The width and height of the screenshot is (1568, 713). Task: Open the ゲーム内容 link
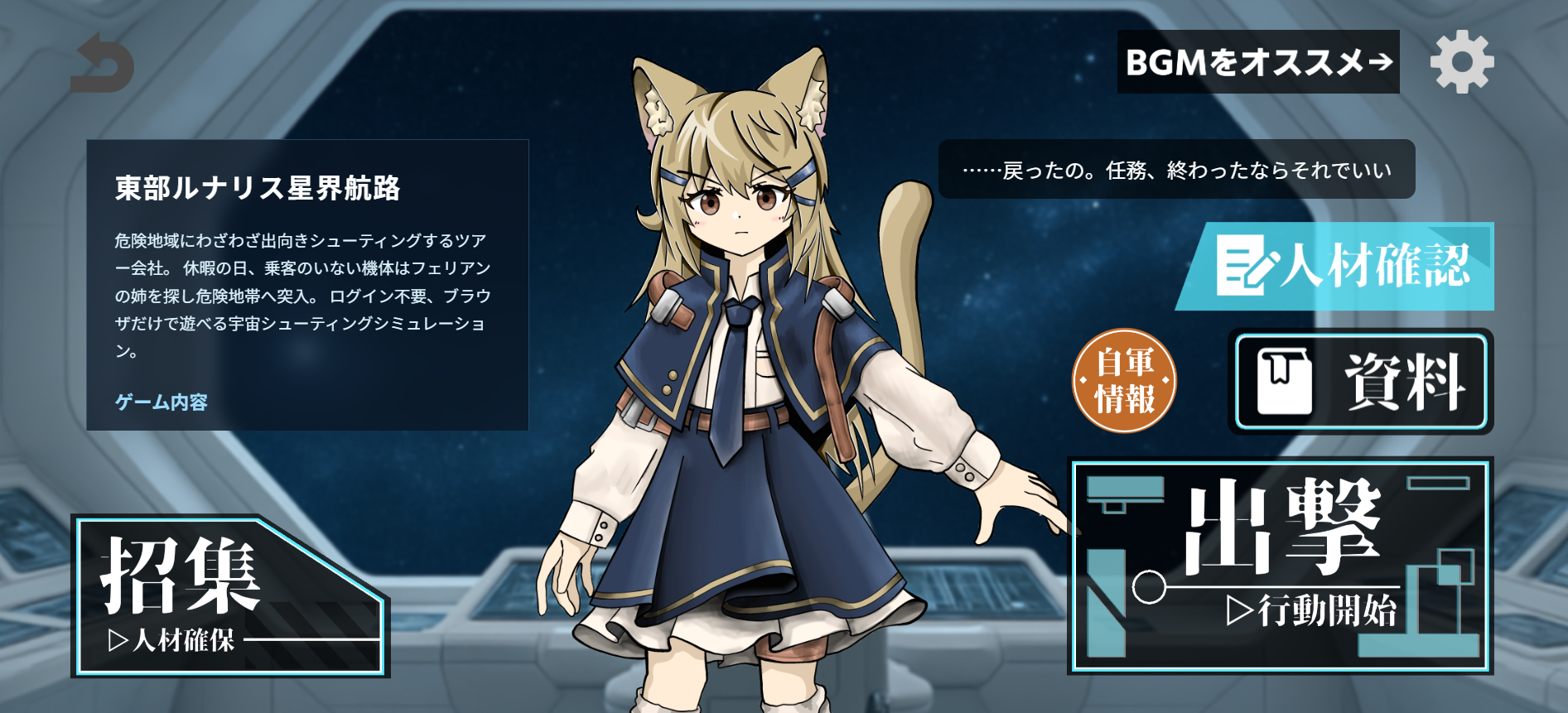click(162, 403)
